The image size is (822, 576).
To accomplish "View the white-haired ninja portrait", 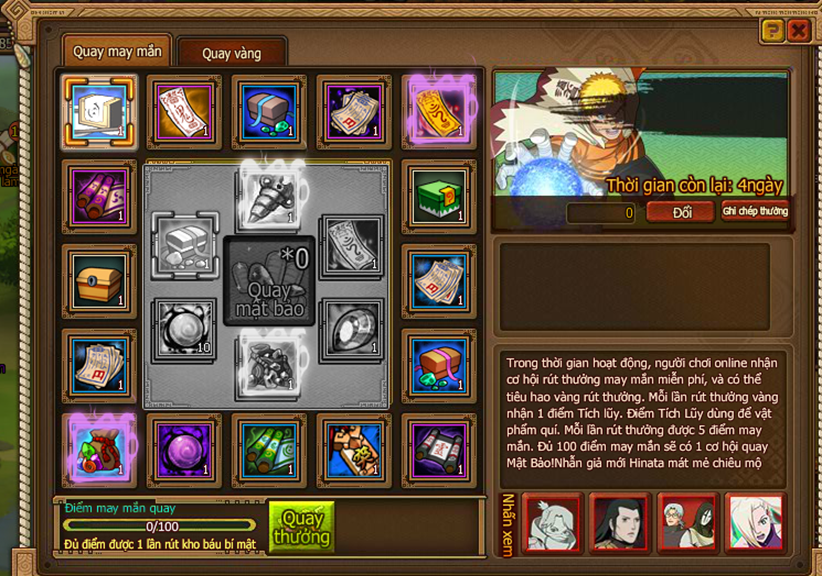I will [551, 522].
